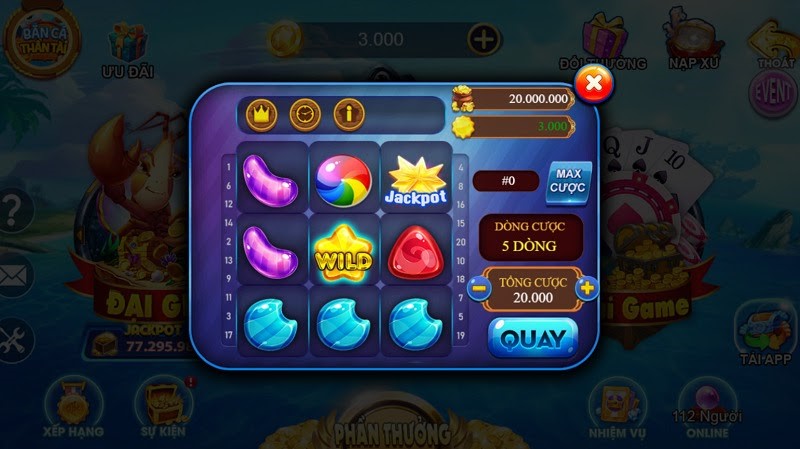The image size is (800, 449).
Task: Open ĐỔI THƯỞNG reward exchange
Action: (x=603, y=42)
